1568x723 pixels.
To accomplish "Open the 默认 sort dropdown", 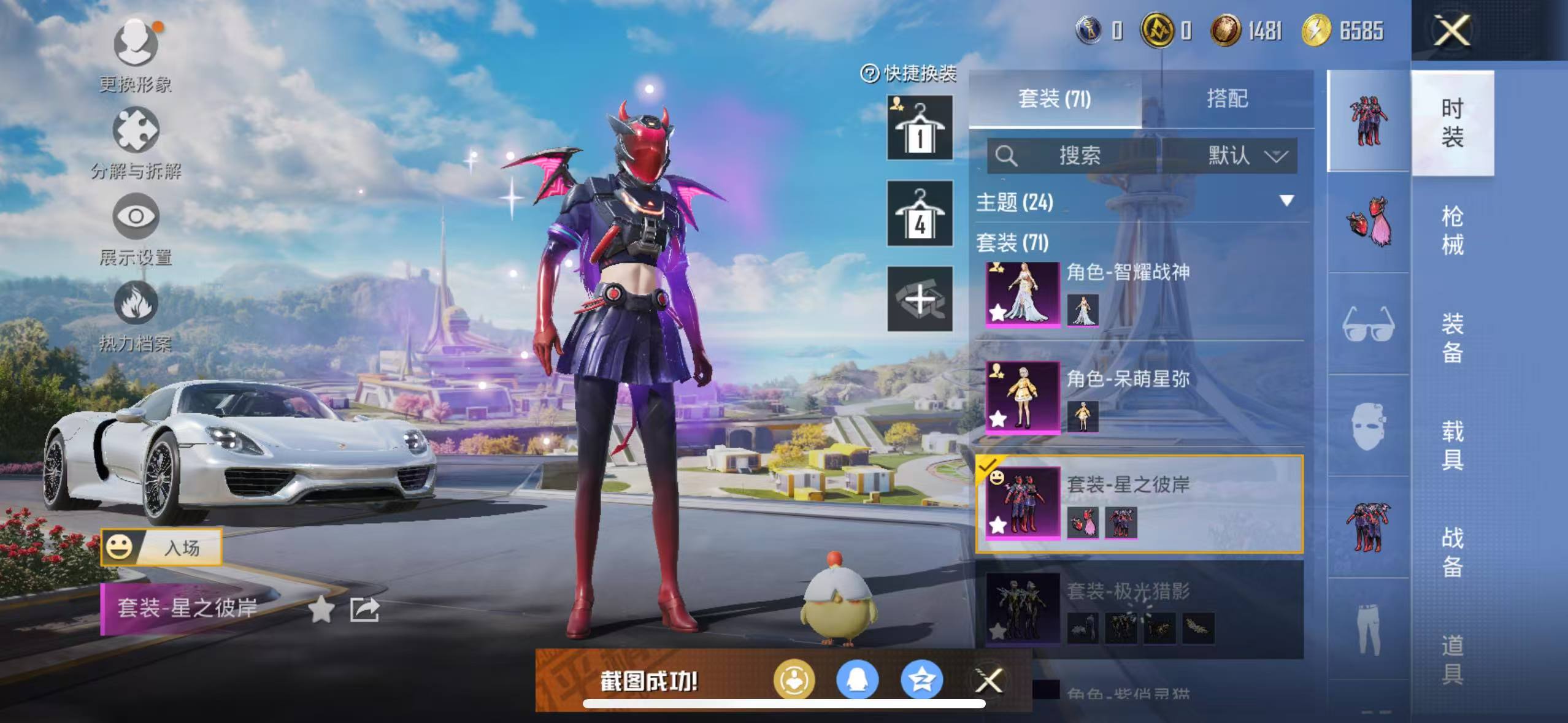I will point(1245,156).
